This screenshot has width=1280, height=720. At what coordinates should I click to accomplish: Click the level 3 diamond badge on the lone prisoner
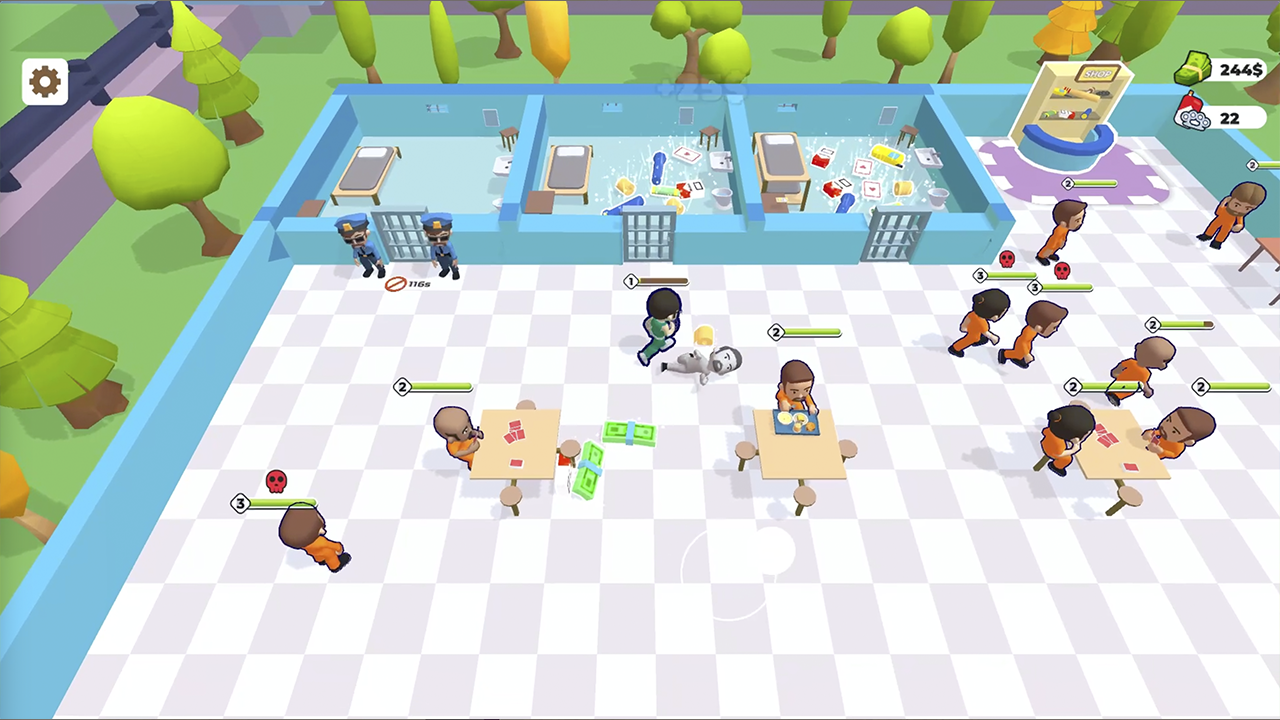[x=240, y=503]
